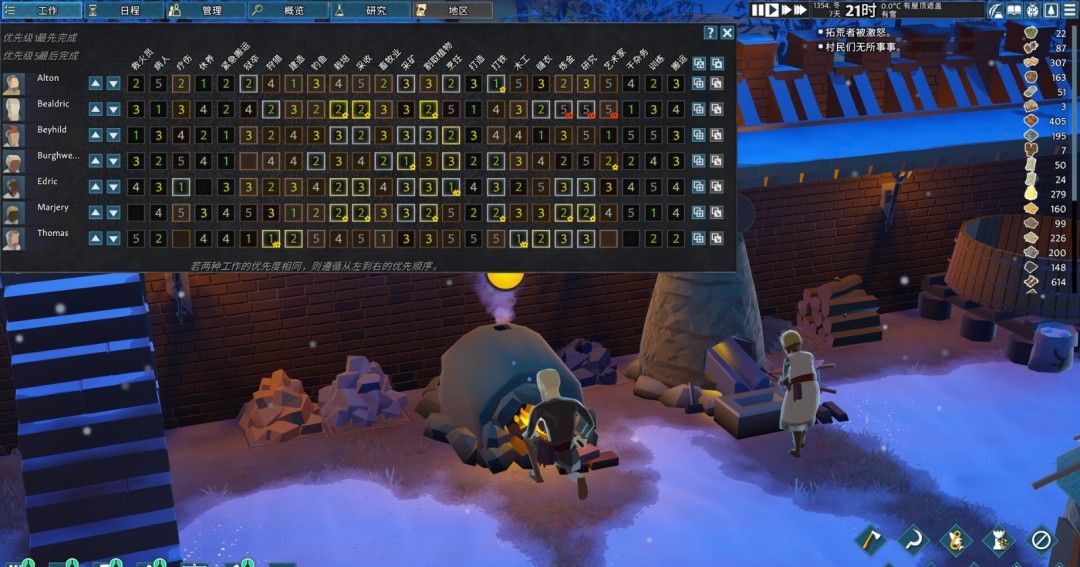
Task: Set game speed to normal play
Action: [773, 10]
